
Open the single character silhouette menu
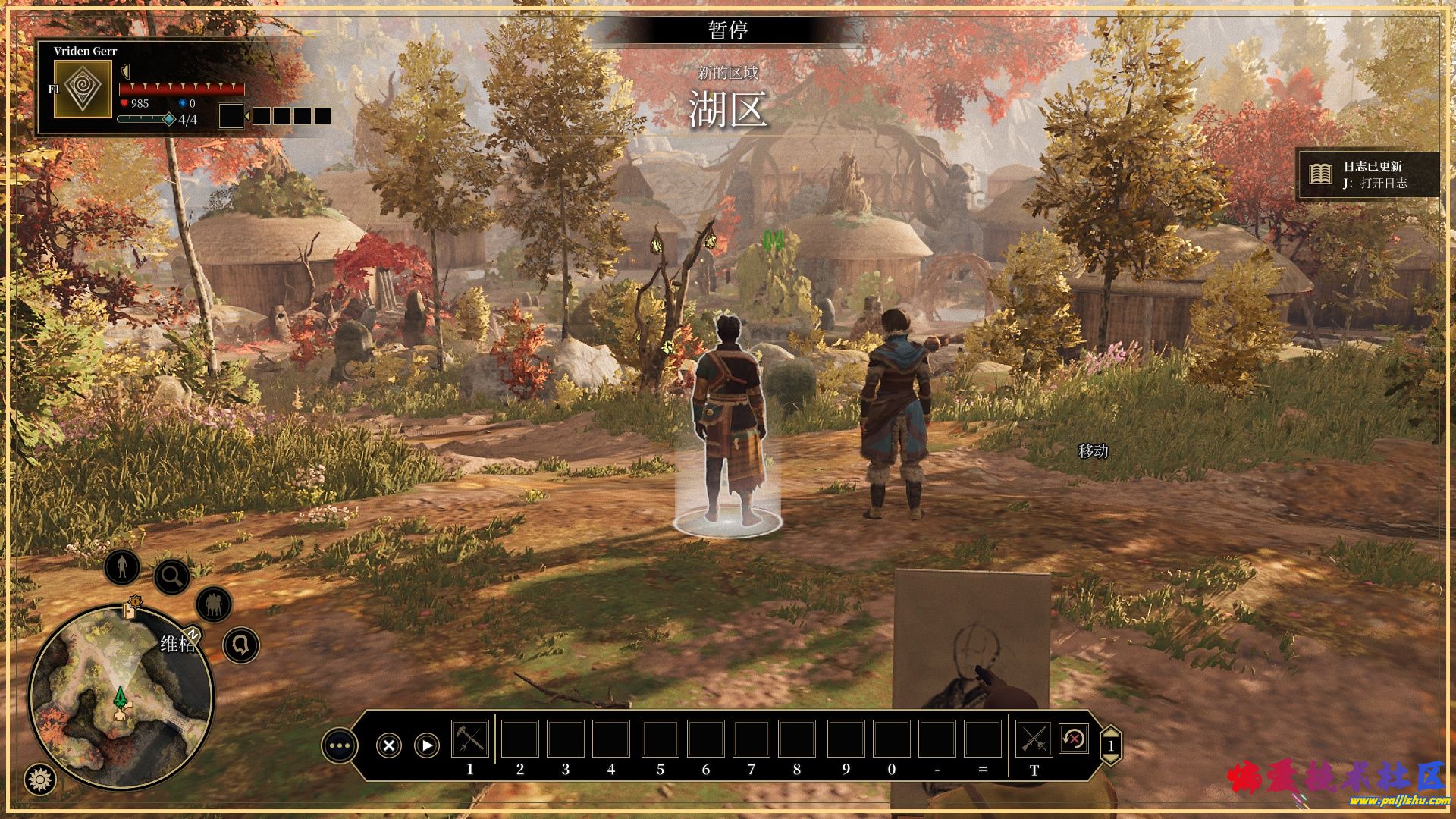tap(122, 566)
